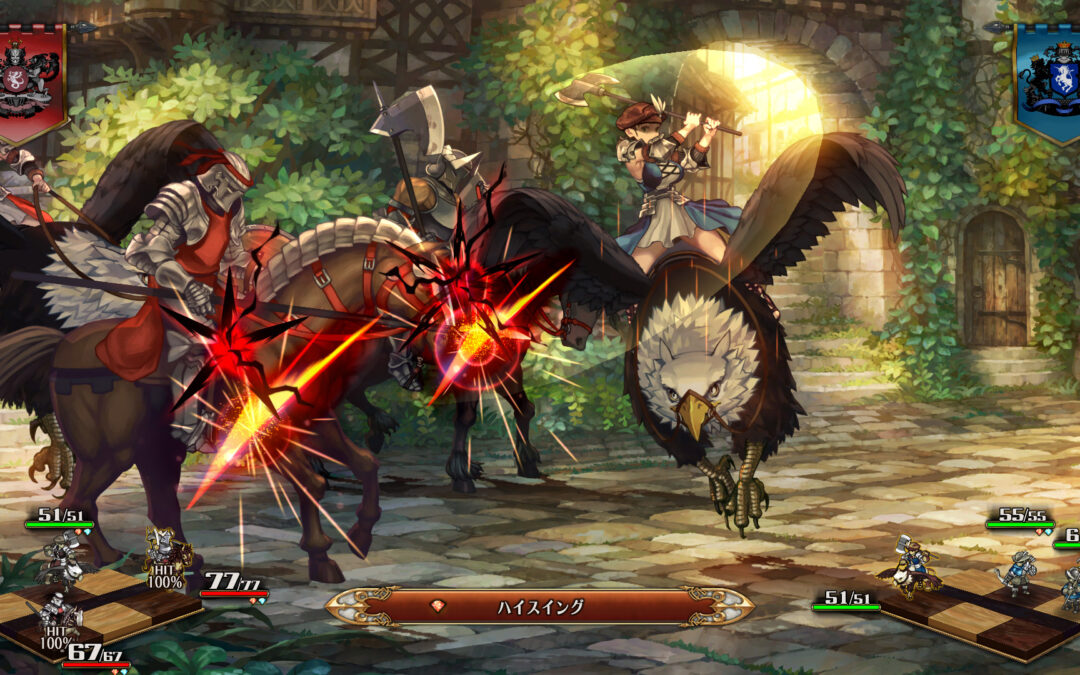
Task: Click the blue crest banner
Action: [1050, 78]
